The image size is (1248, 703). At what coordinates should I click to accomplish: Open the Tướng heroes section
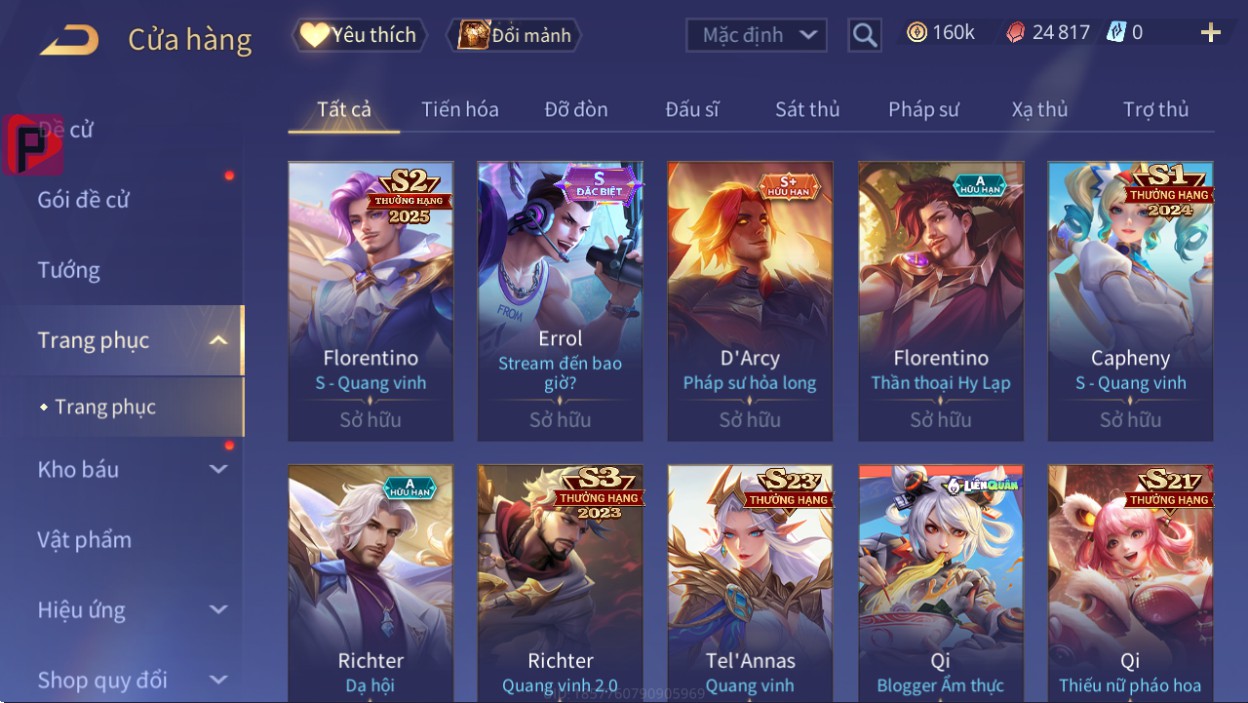[69, 270]
